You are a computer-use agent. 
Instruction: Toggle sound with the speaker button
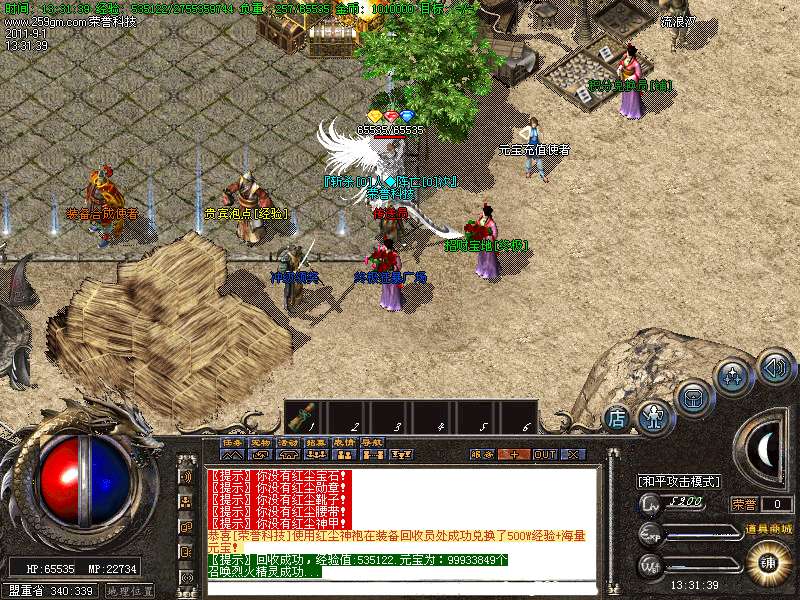click(x=775, y=366)
